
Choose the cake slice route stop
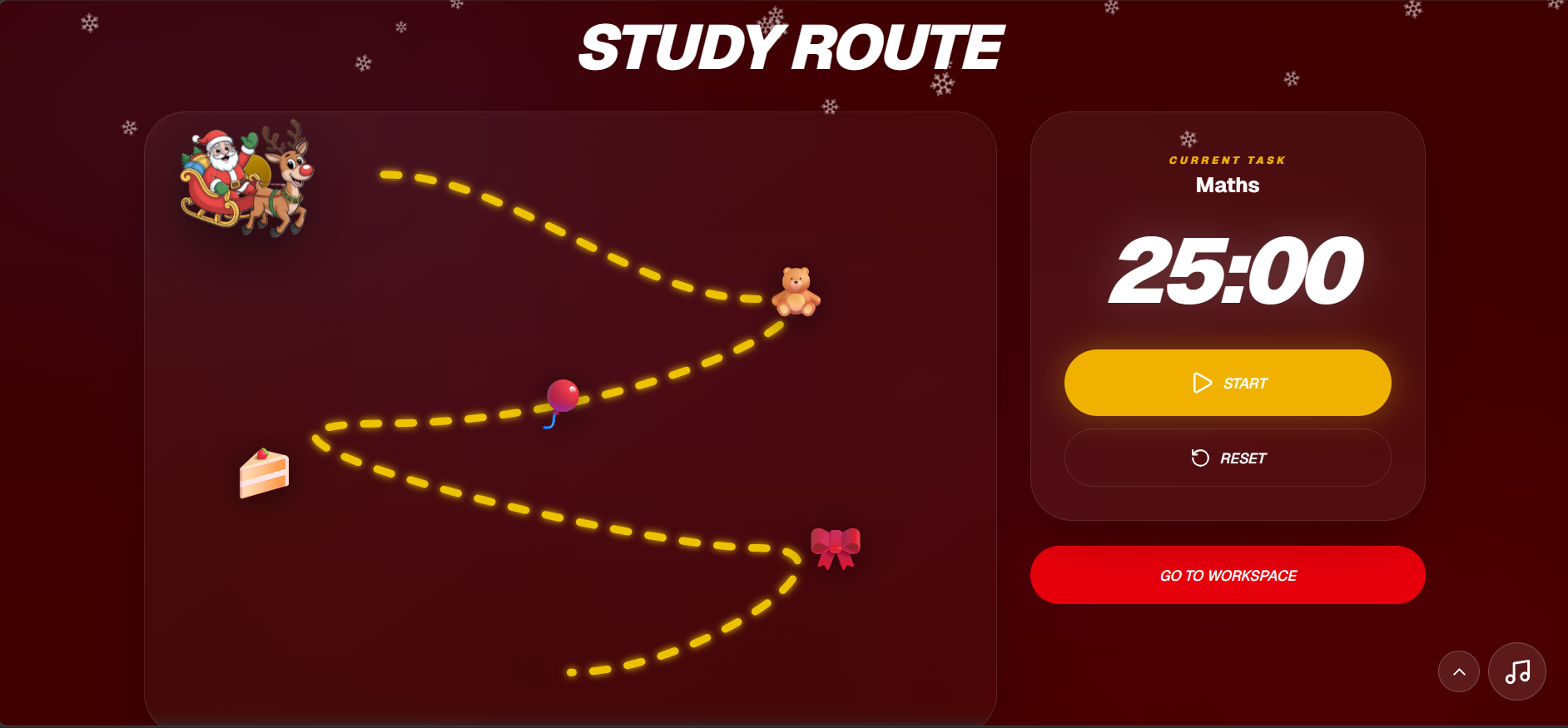coord(264,473)
